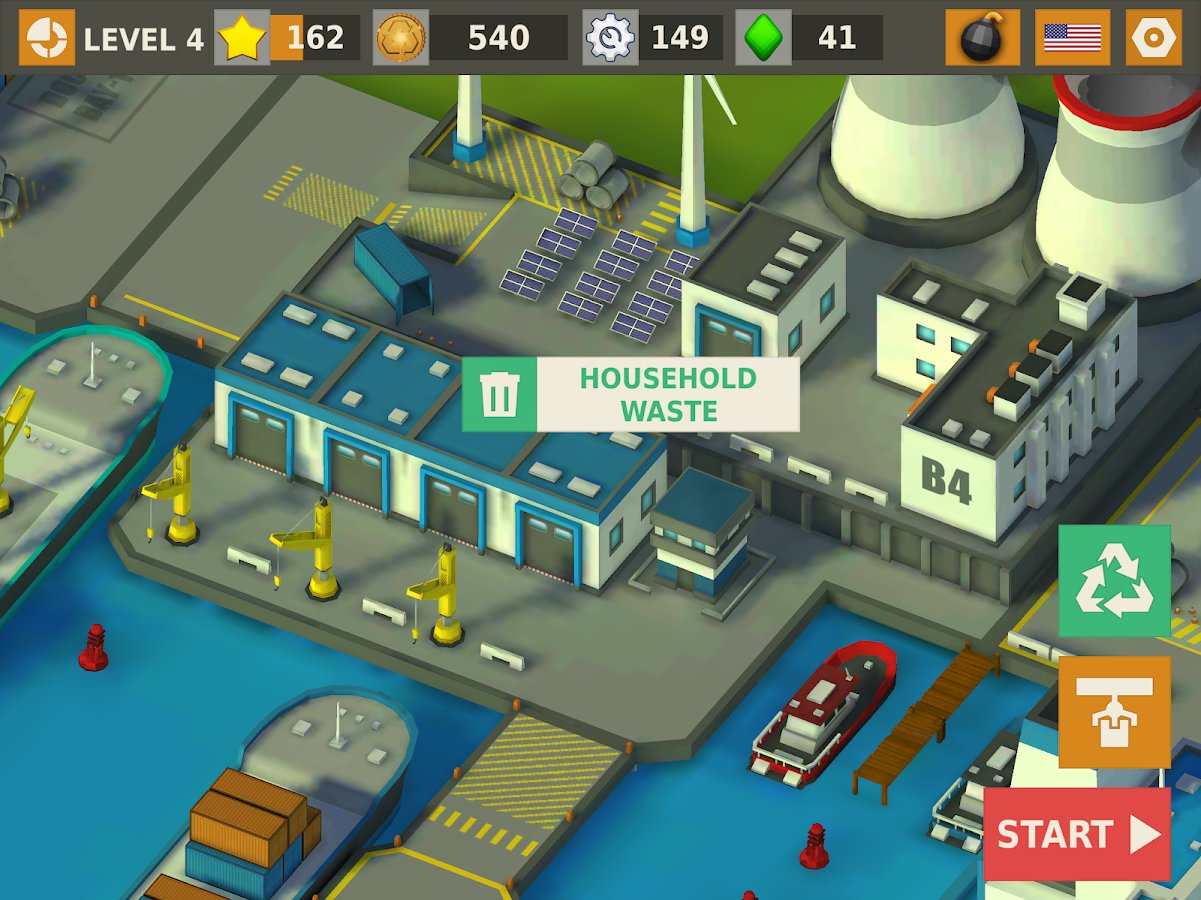1201x900 pixels.
Task: Start the level with the red START button
Action: tap(1077, 834)
